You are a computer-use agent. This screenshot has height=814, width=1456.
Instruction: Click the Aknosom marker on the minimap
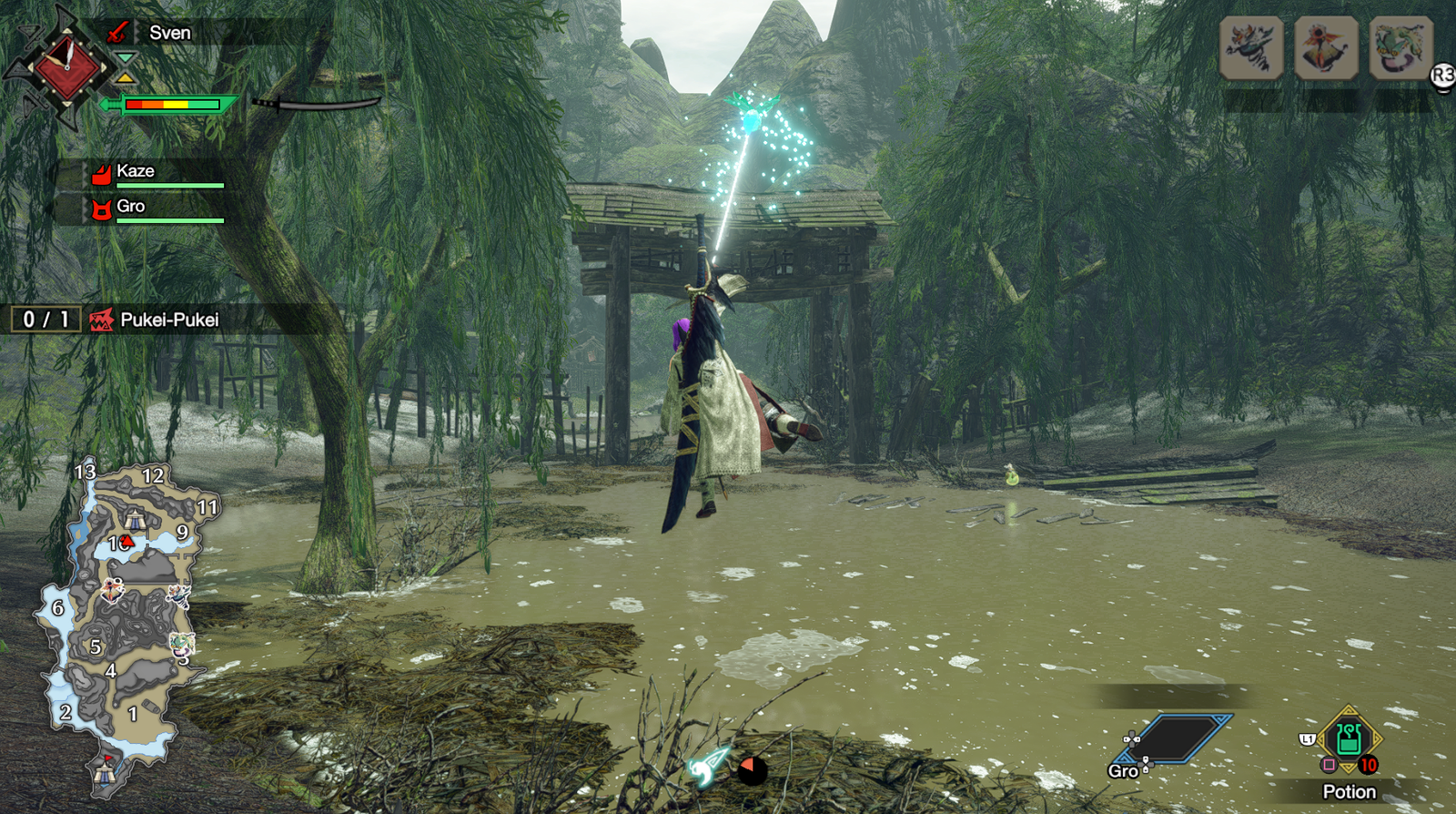(112, 591)
